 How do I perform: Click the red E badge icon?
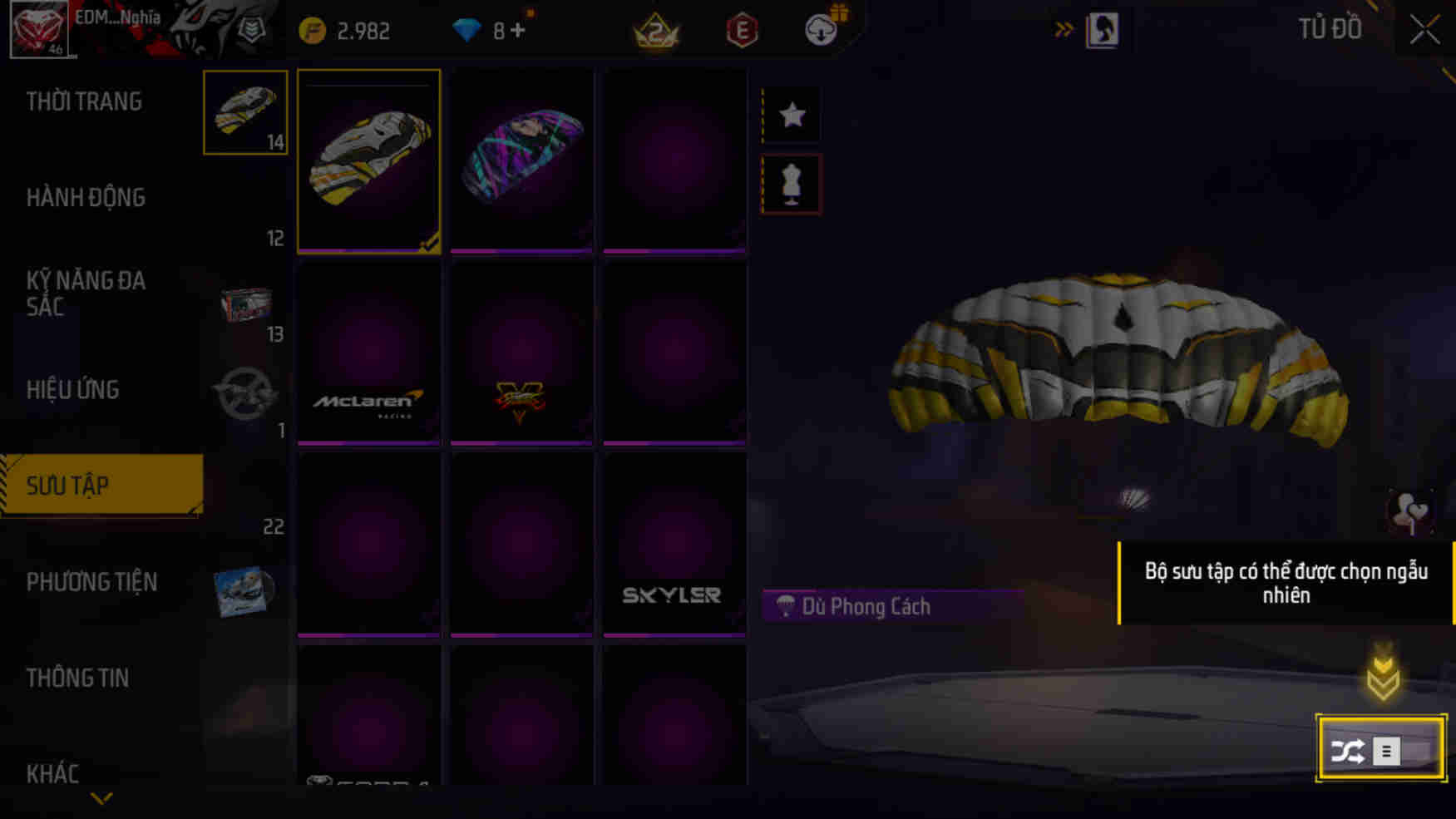tap(742, 31)
